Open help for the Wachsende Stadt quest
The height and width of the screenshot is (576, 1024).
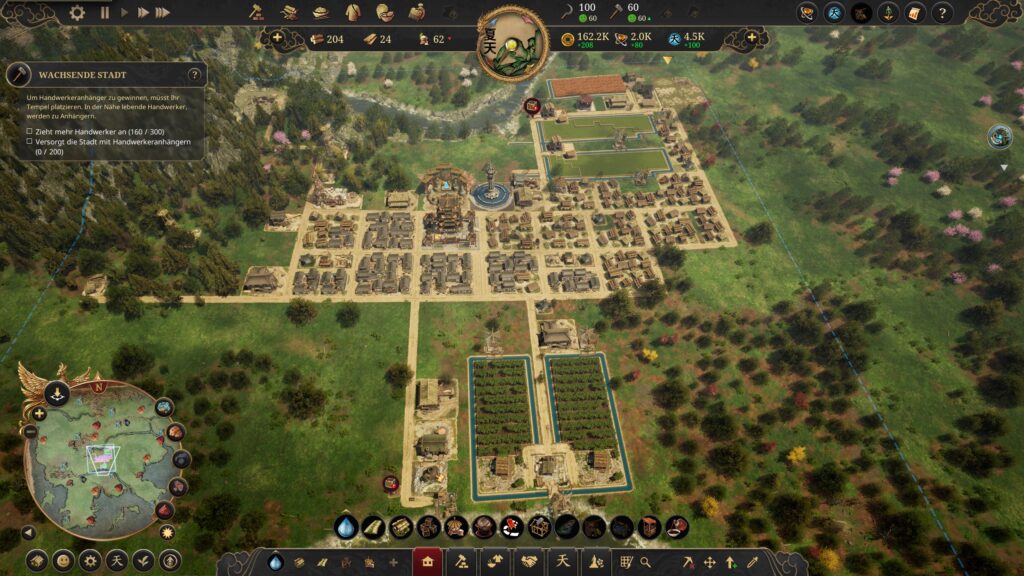(x=194, y=75)
